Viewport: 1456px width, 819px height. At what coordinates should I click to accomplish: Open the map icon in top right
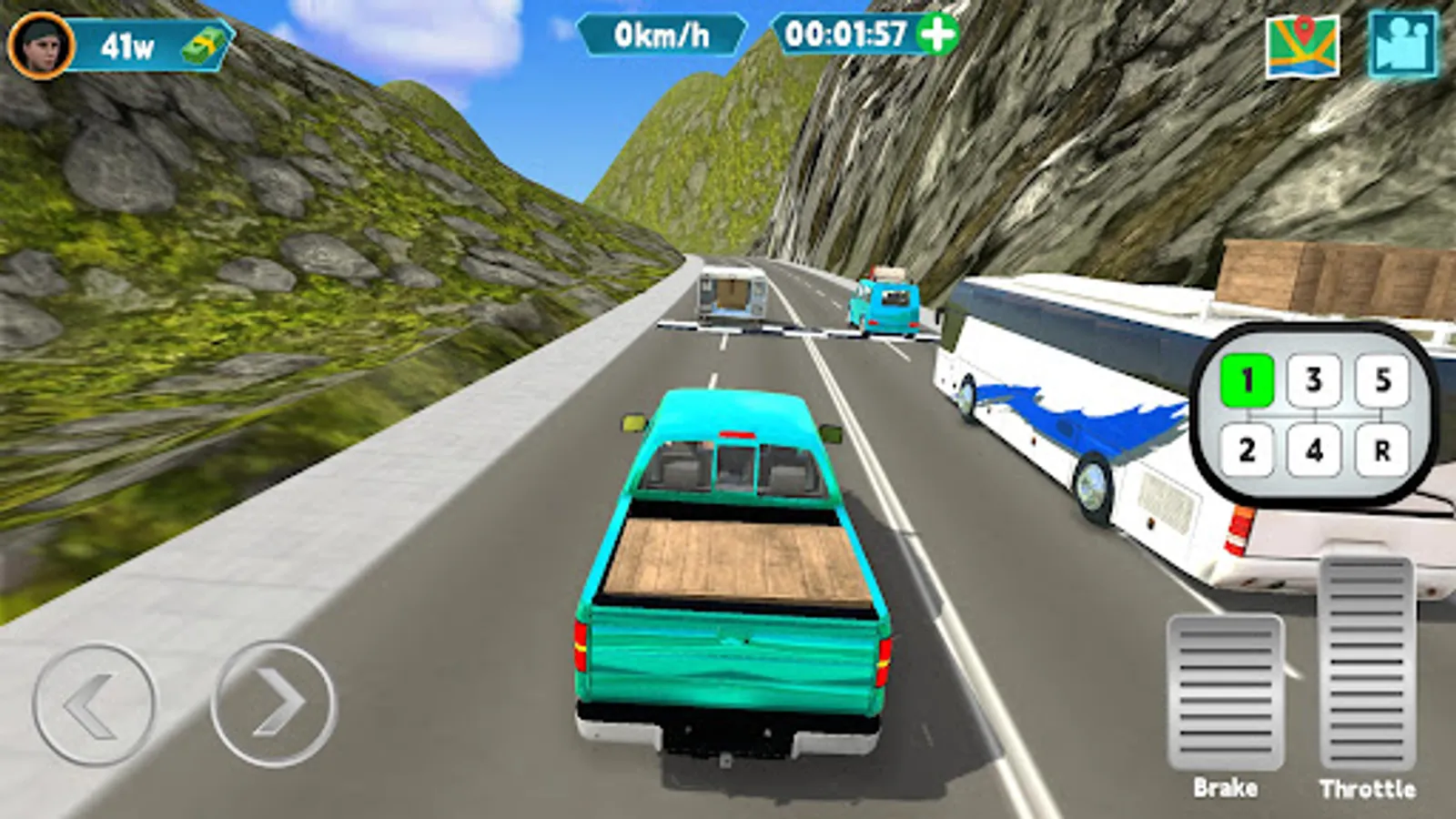pyautogui.click(x=1304, y=43)
